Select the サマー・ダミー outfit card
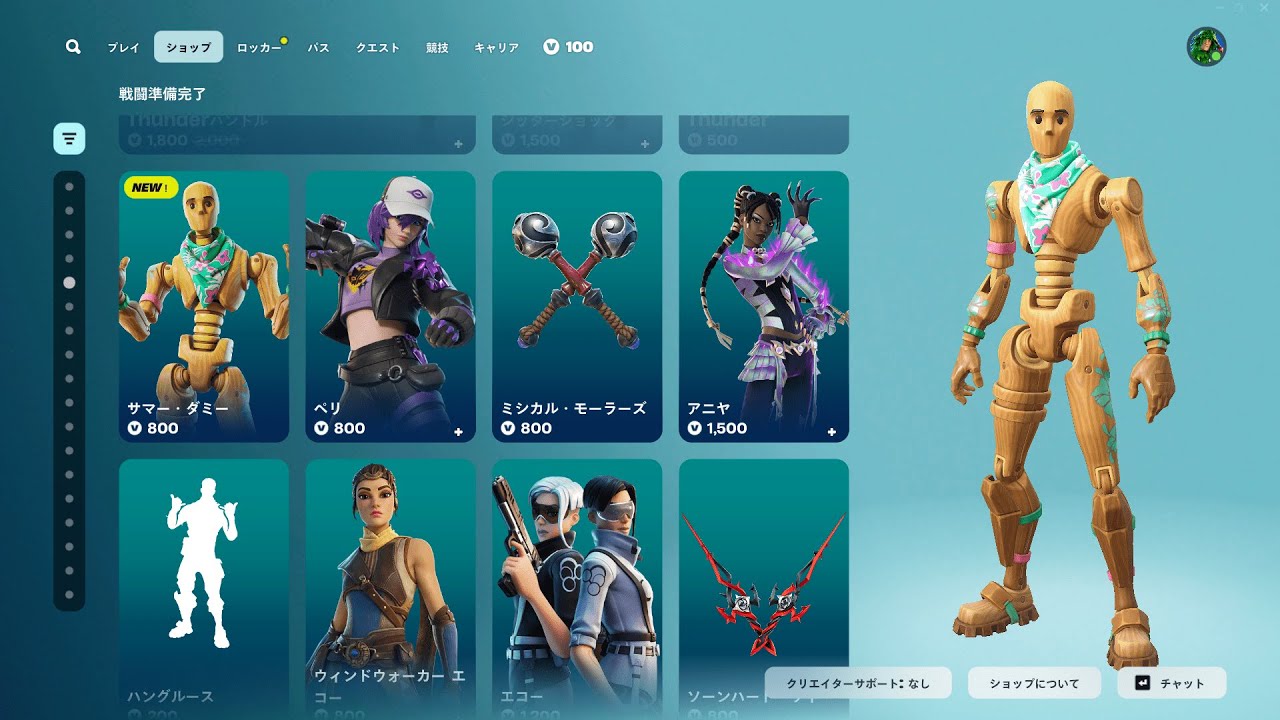Screen dimensions: 1280x720 [204, 306]
